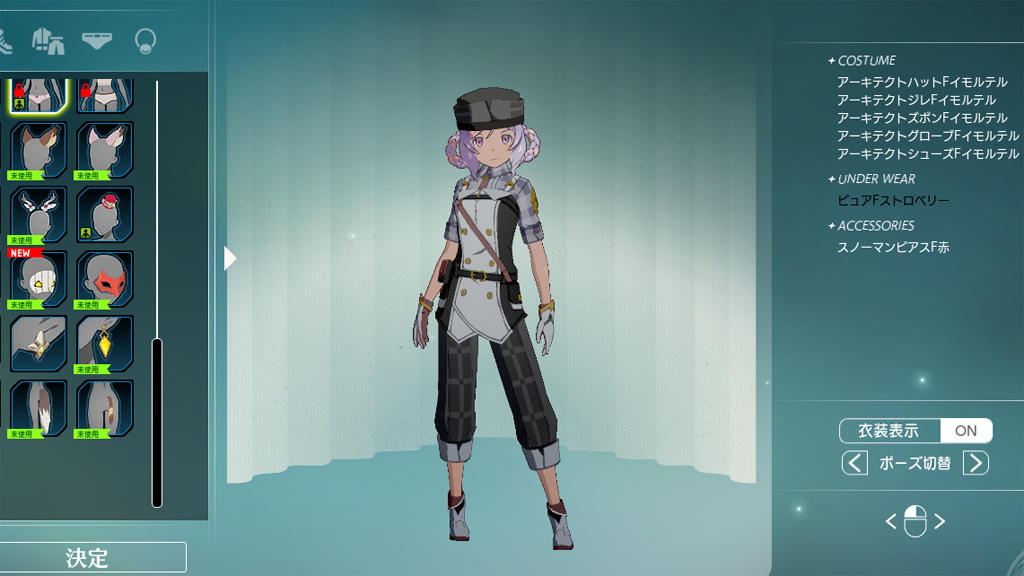Image resolution: width=1024 pixels, height=576 pixels.
Task: Open the underwear category tab
Action: pos(96,41)
